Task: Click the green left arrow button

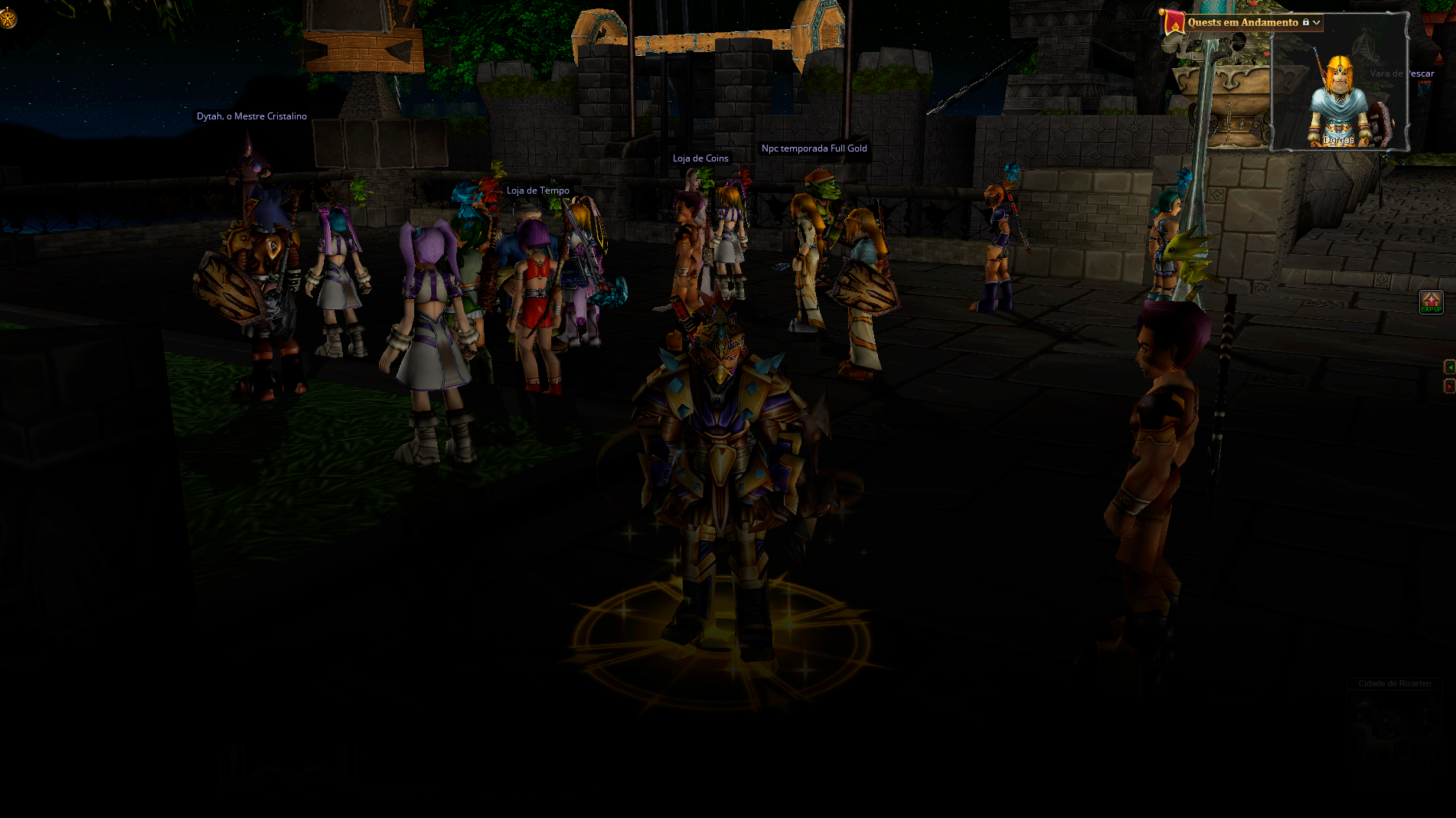Action: [1449, 367]
